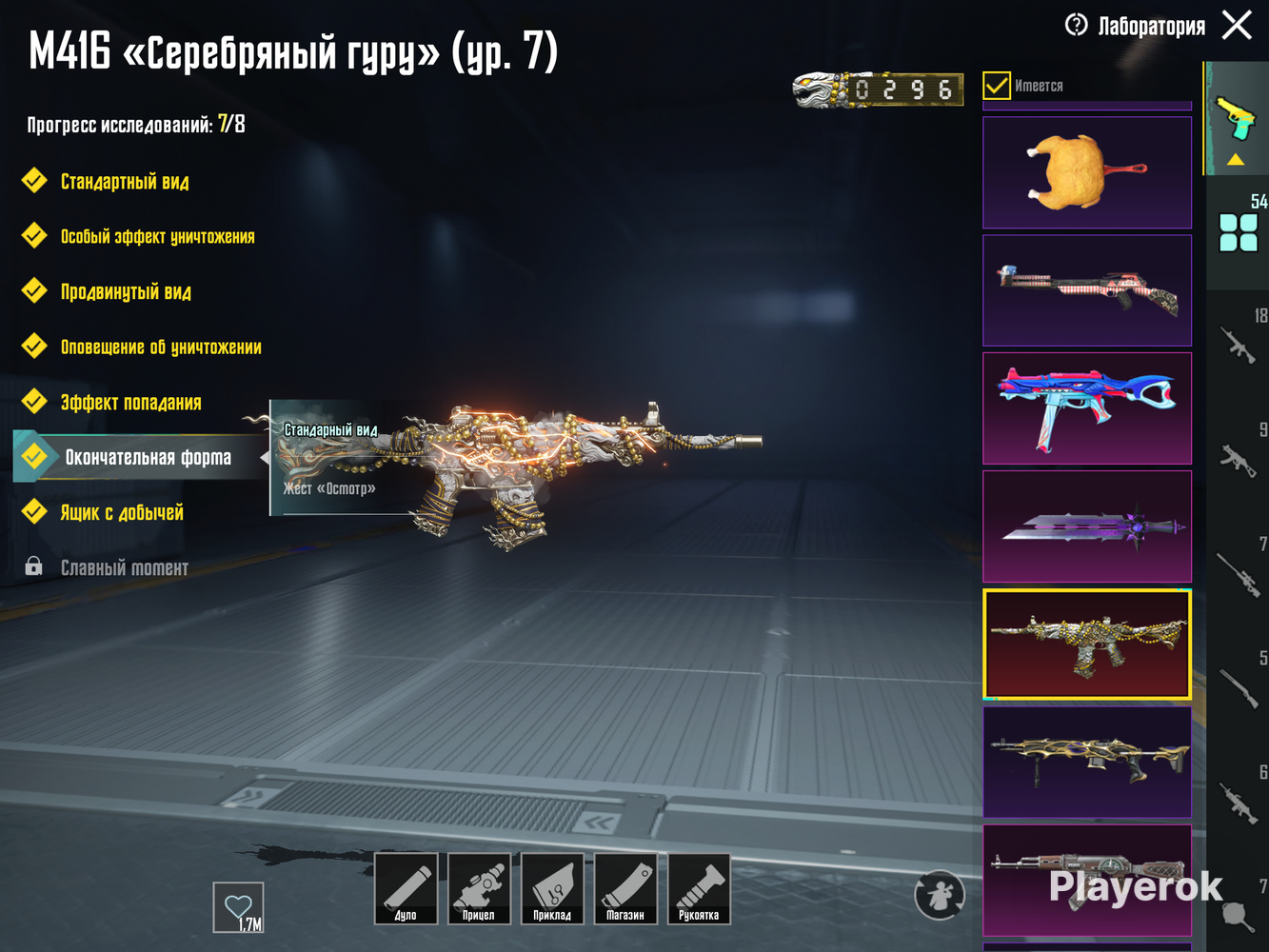Select Особый эффект уничтожения entry
This screenshot has width=1269, height=952.
pos(157,236)
